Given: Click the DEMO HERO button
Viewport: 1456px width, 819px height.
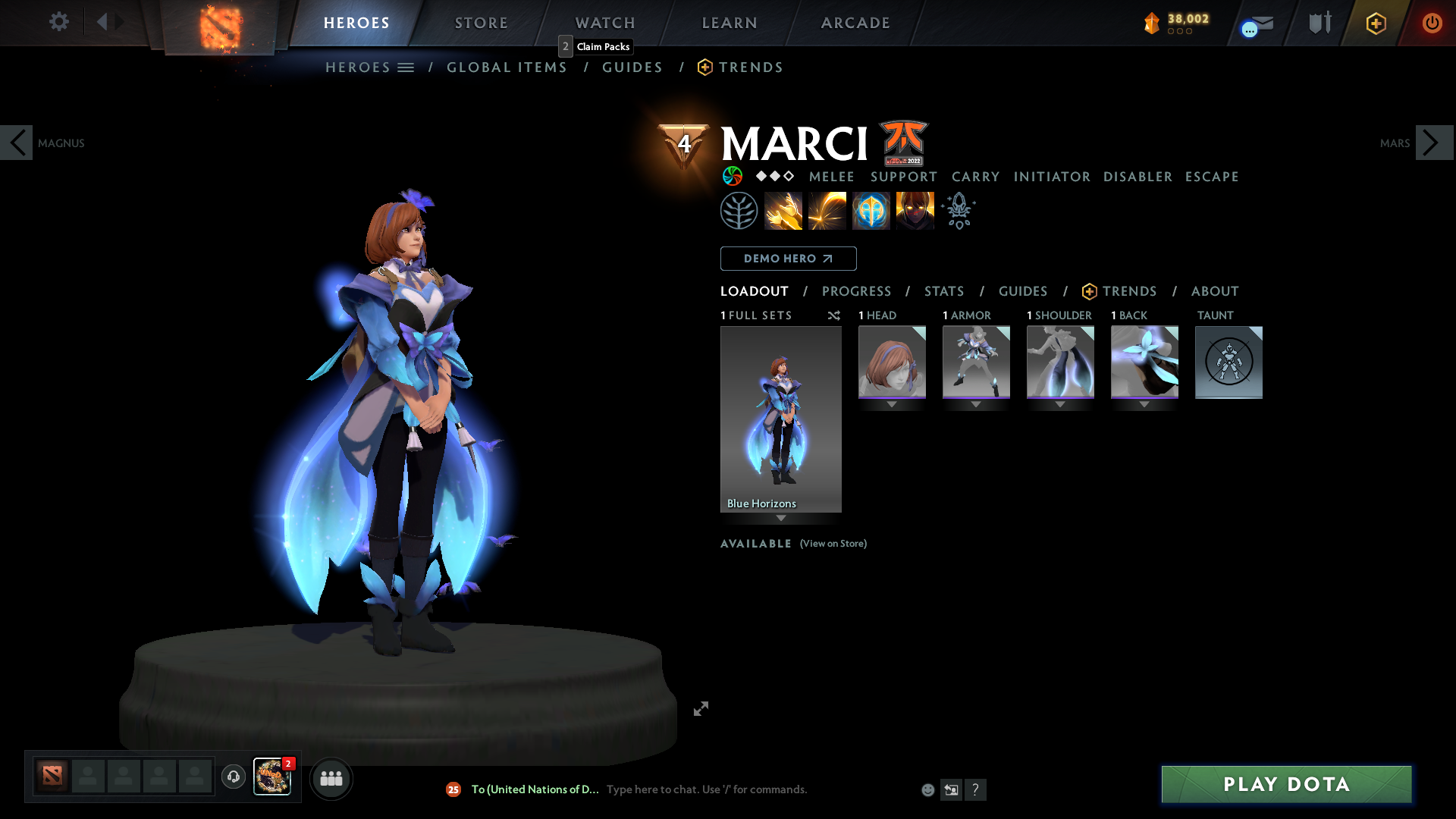Looking at the screenshot, I should coord(788,259).
